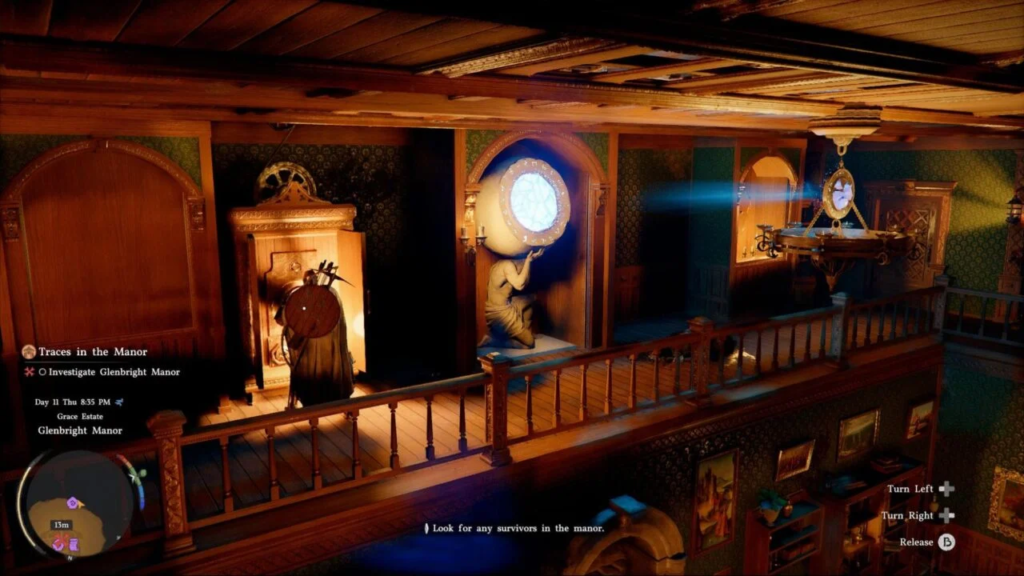Click the Traces in the Manor quest icon
This screenshot has width=1024, height=576.
(29, 352)
